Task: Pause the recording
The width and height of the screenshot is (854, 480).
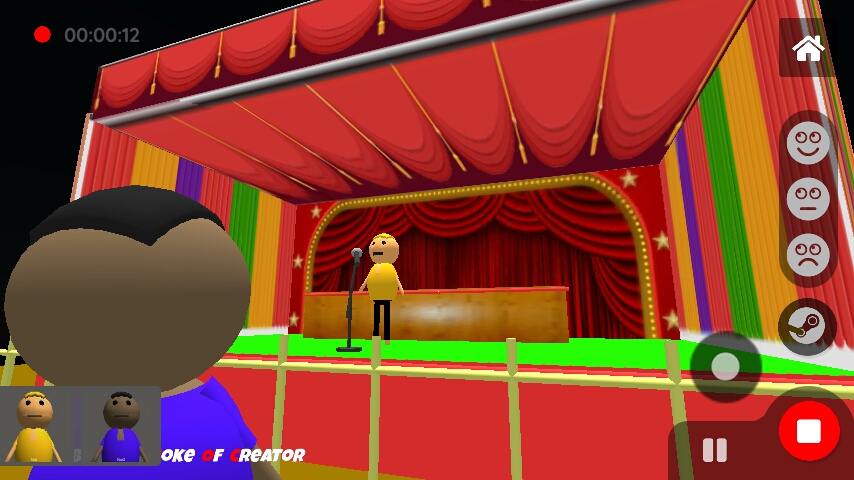Action: [x=715, y=450]
